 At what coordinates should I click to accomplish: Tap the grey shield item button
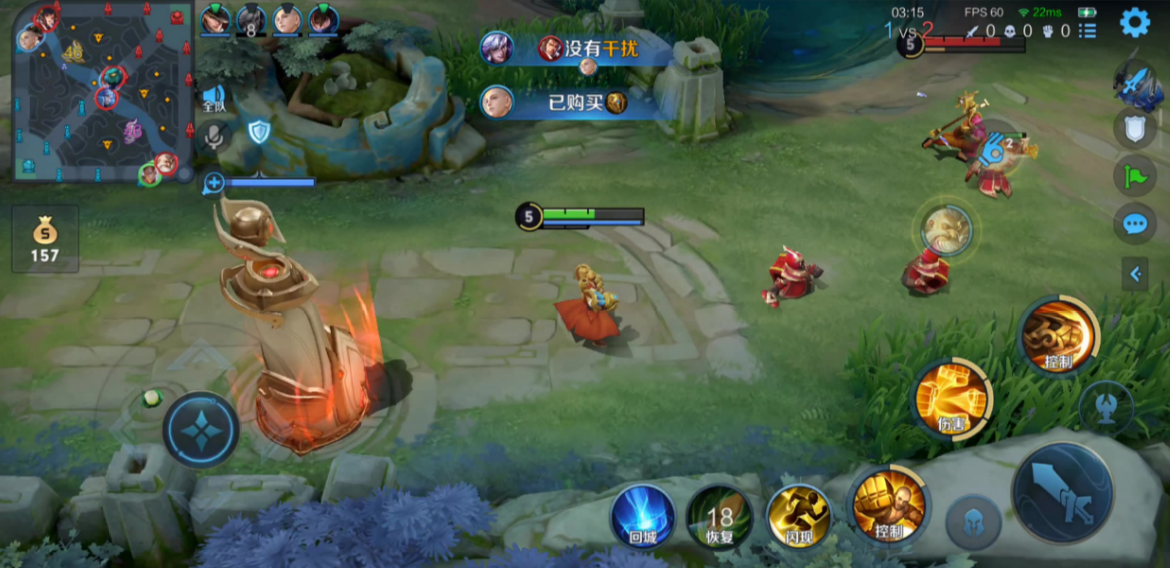point(1134,127)
